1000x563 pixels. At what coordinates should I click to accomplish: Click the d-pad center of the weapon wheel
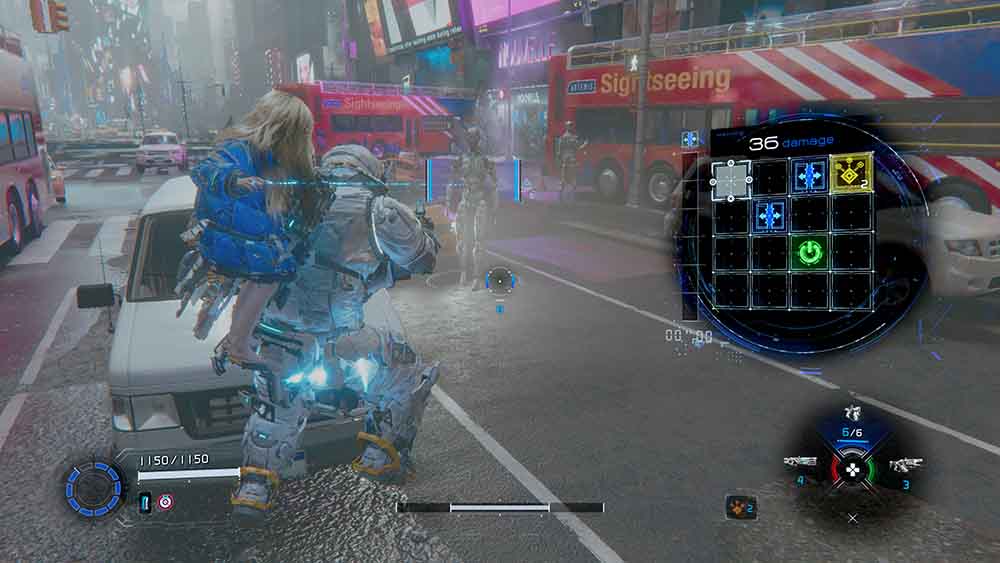852,467
